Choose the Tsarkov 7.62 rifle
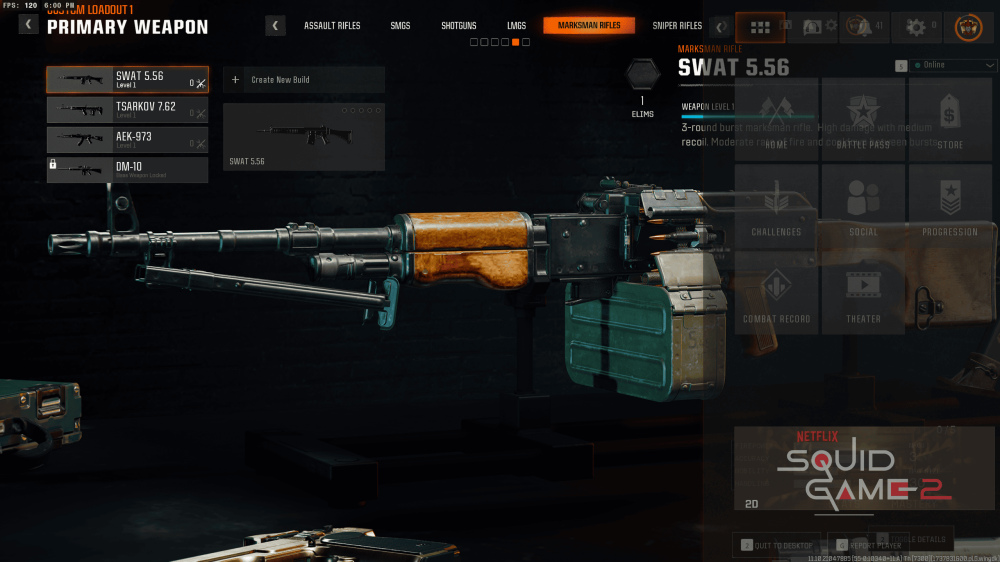This screenshot has height=562, width=1000. click(x=127, y=110)
